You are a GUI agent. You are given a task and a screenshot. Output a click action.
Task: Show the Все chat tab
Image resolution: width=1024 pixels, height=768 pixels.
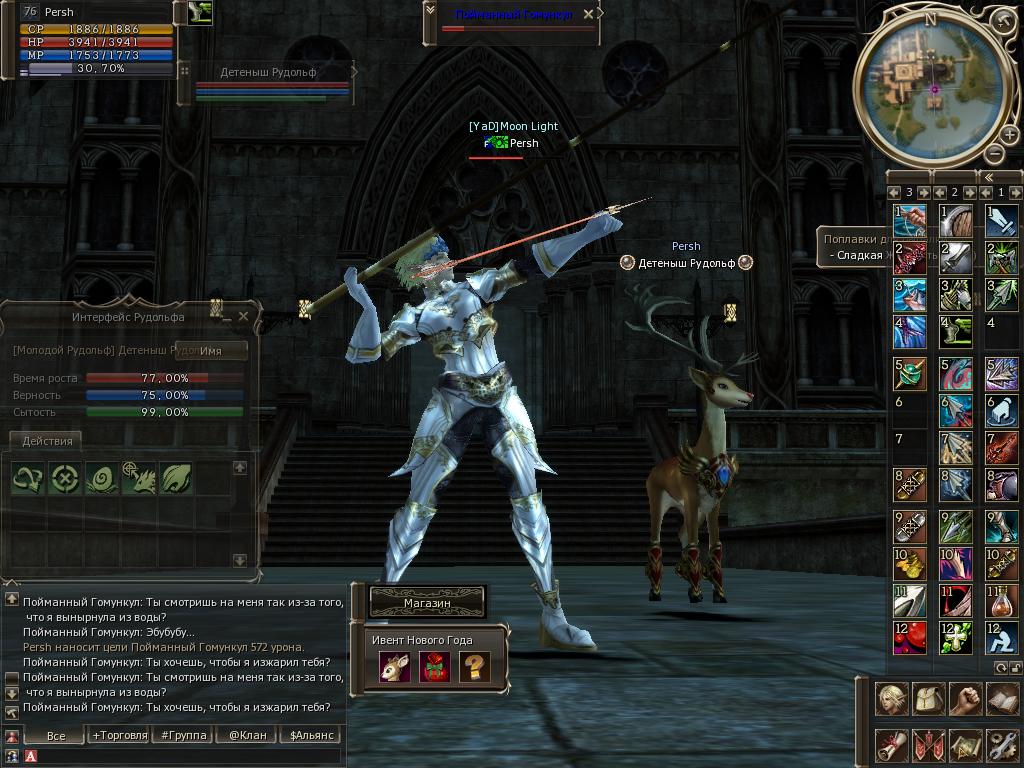coord(56,735)
